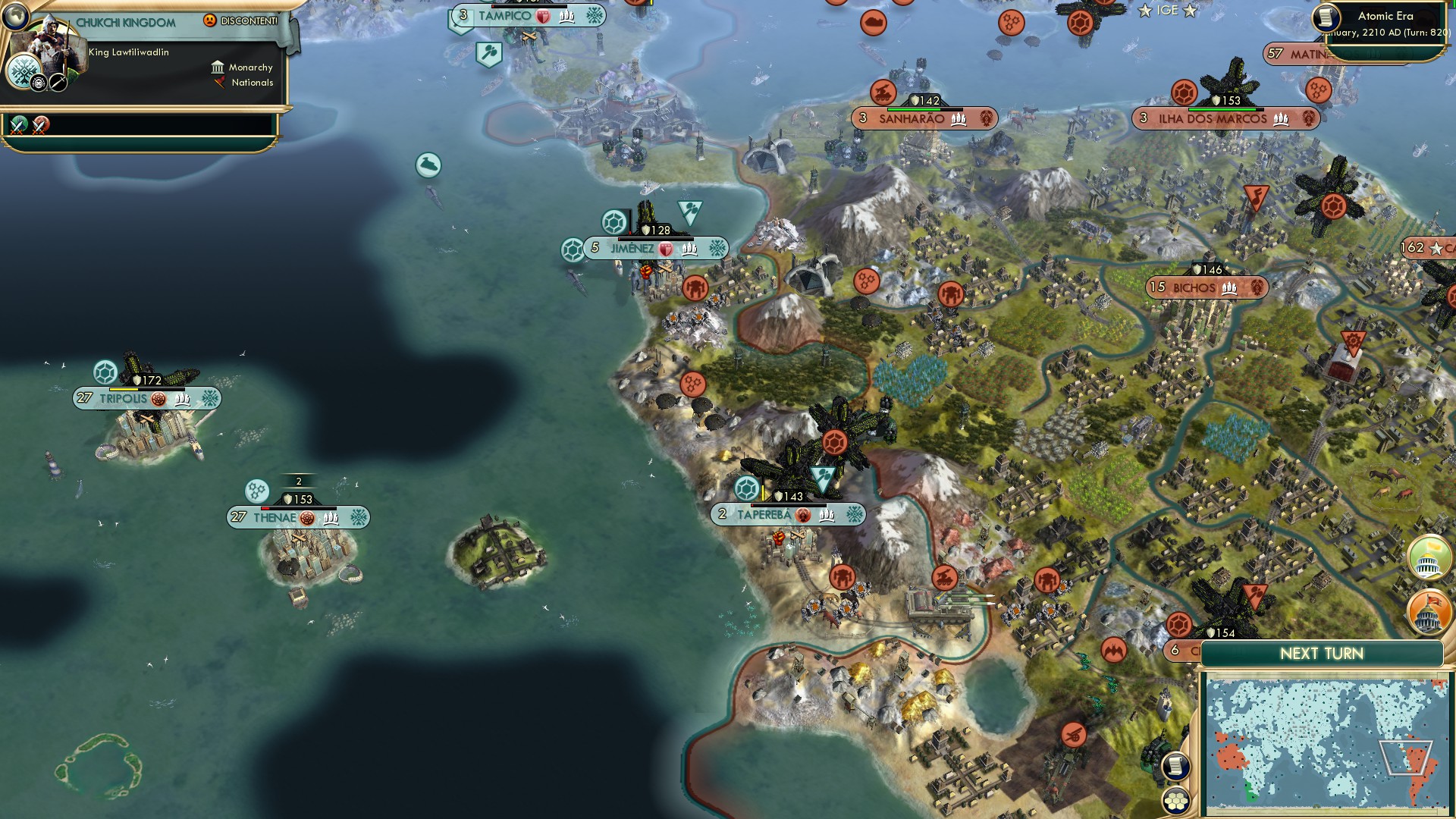Open the green capitol building notification
Image resolution: width=1456 pixels, height=819 pixels.
[1429, 557]
